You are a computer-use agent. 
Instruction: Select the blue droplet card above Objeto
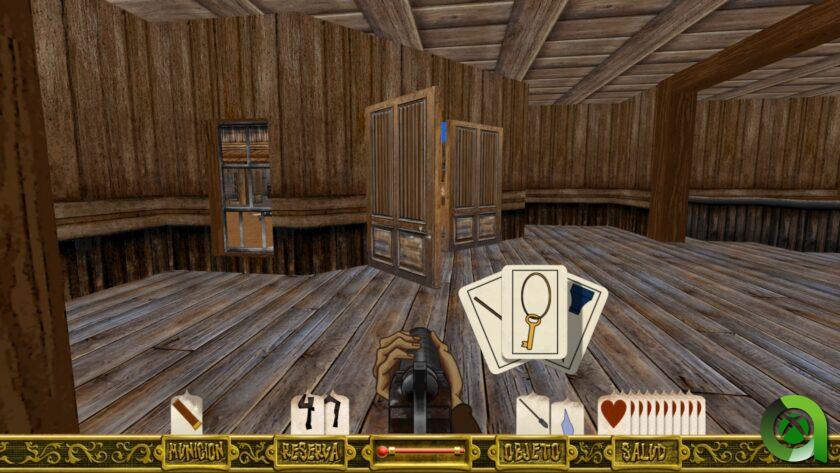coord(567,418)
